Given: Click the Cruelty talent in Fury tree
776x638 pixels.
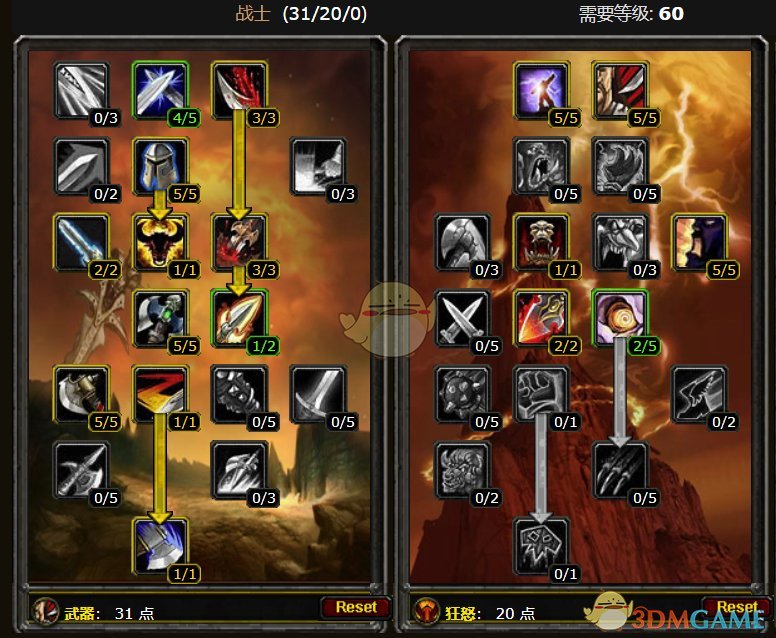Looking at the screenshot, I should pyautogui.click(x=620, y=90).
